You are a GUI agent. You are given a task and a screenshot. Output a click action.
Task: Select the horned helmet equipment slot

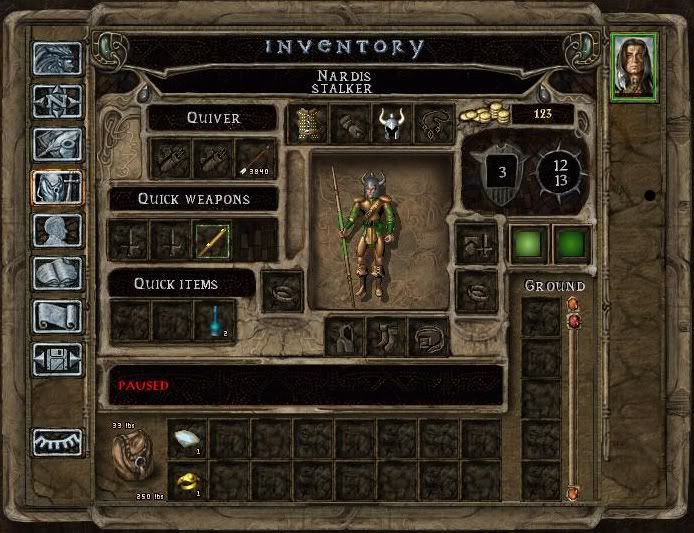point(392,123)
